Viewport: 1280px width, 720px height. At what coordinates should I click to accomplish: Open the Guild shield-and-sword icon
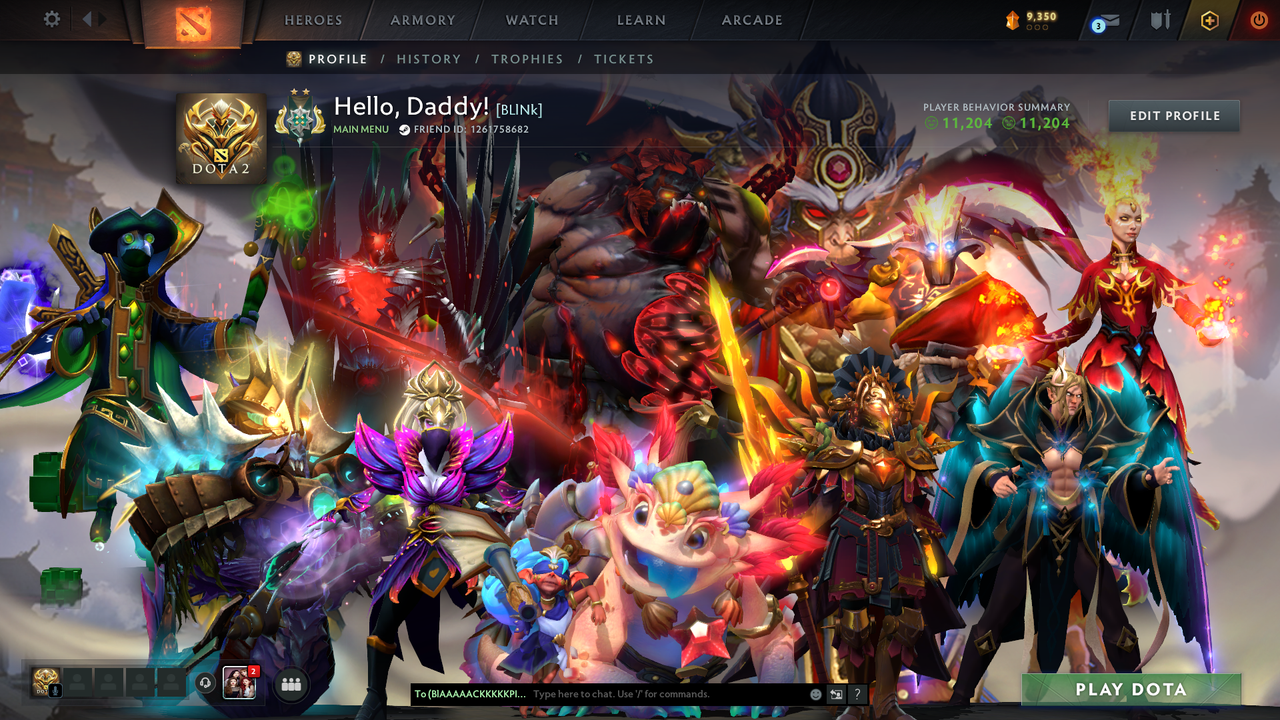pyautogui.click(x=1162, y=20)
